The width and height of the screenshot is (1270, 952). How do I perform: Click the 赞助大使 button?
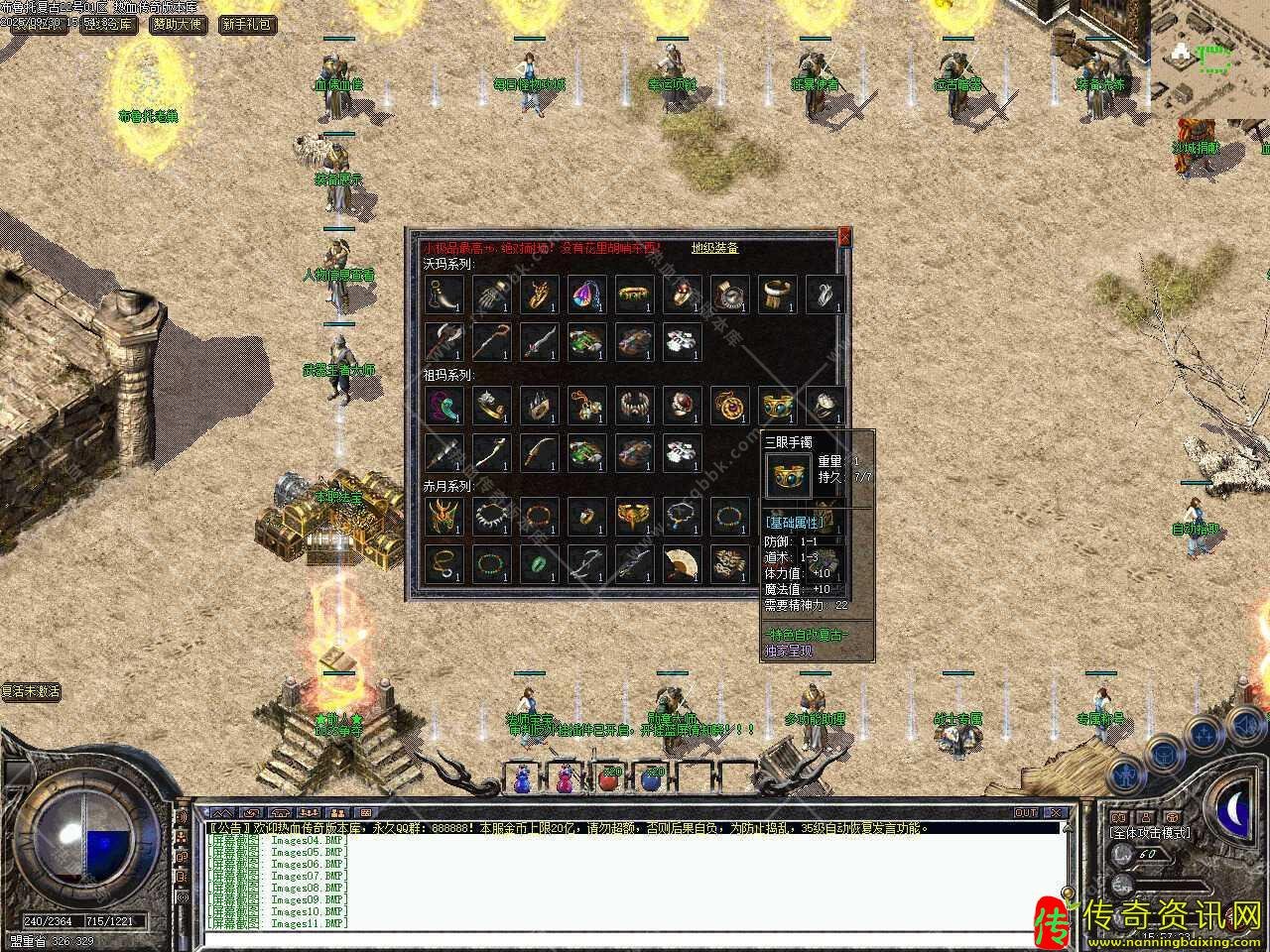pyautogui.click(x=179, y=24)
